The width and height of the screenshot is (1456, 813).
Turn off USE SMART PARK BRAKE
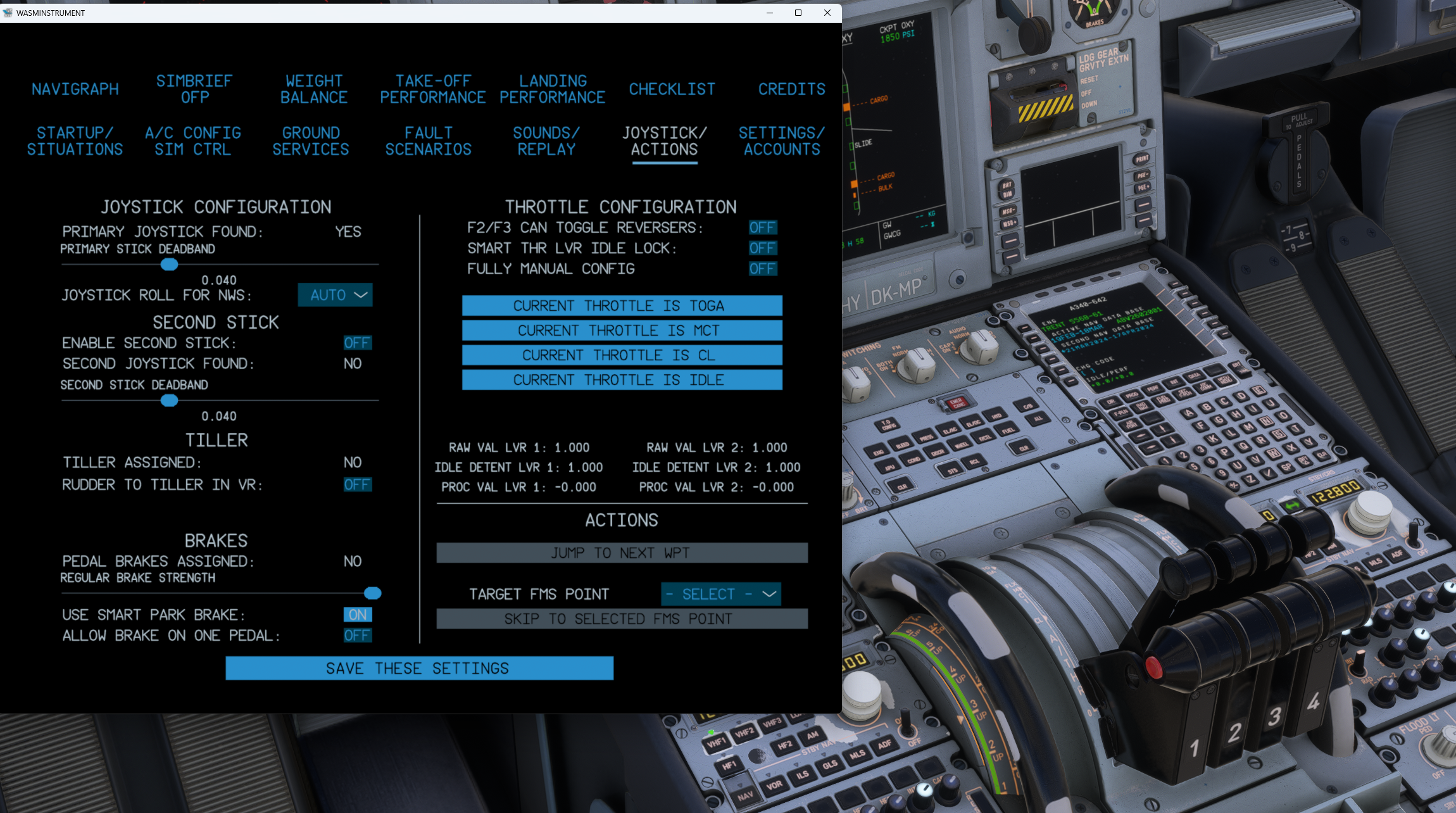[356, 614]
